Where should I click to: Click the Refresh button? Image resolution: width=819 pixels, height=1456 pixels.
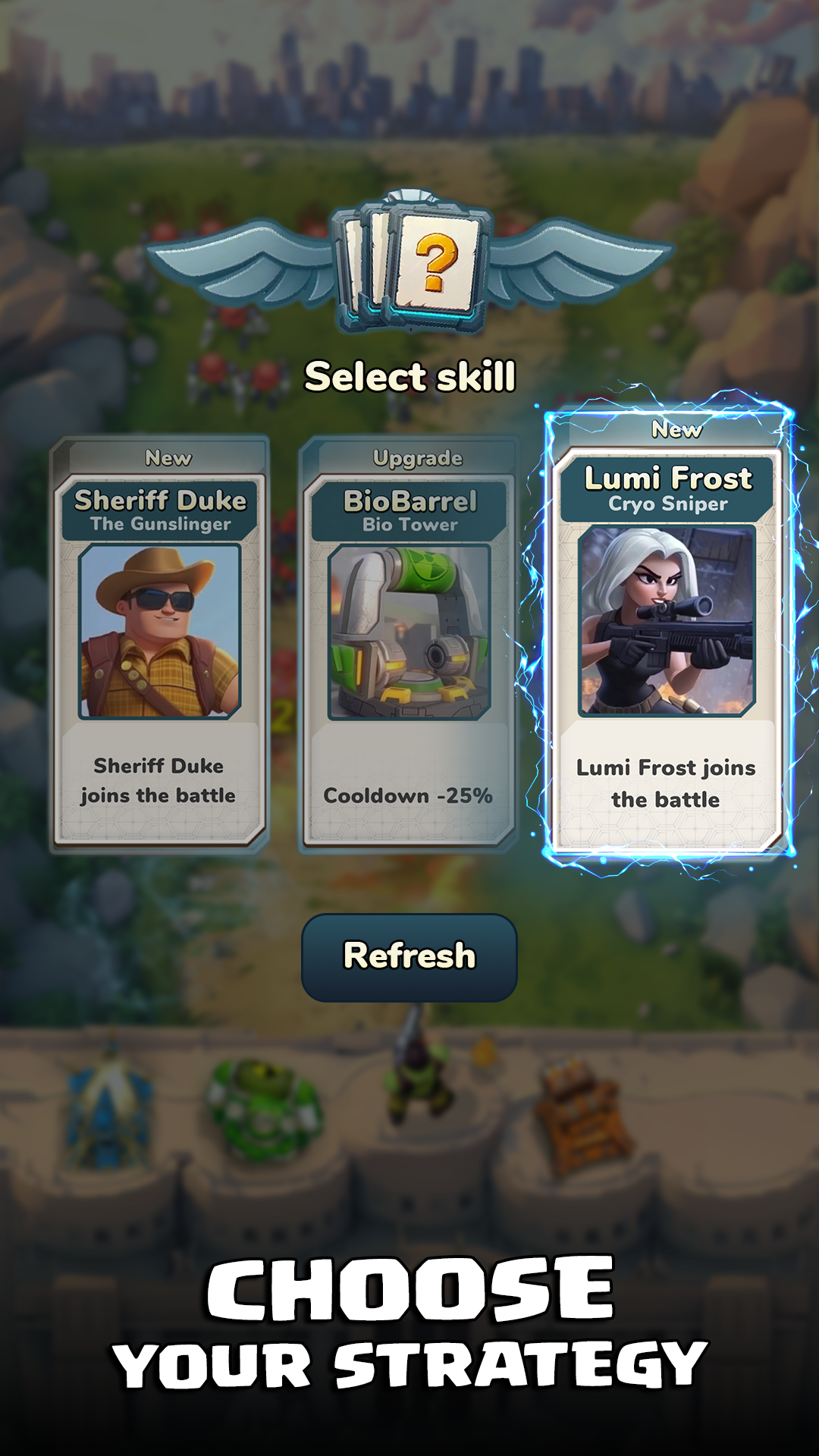tap(409, 957)
